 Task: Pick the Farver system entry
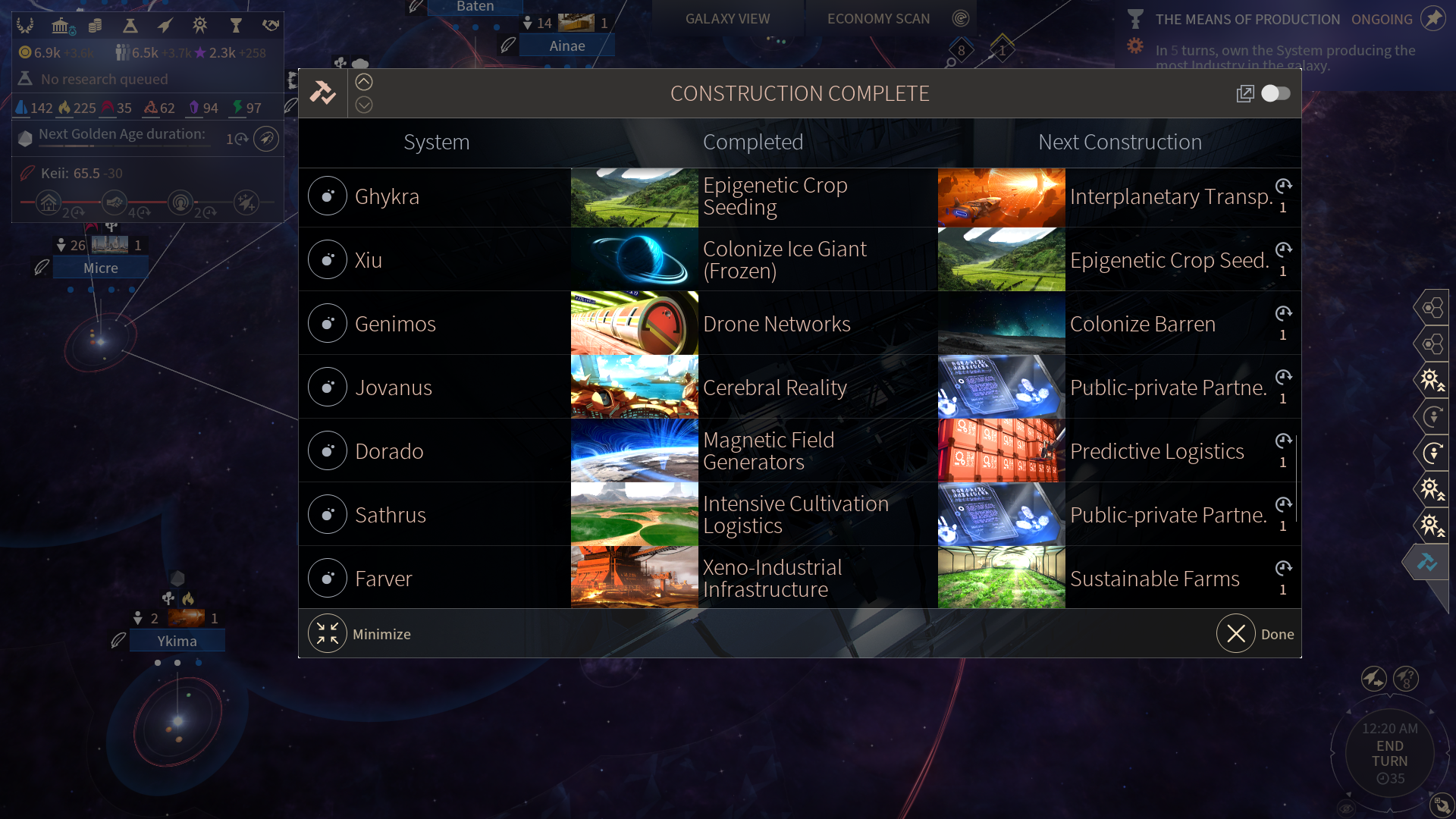(384, 579)
